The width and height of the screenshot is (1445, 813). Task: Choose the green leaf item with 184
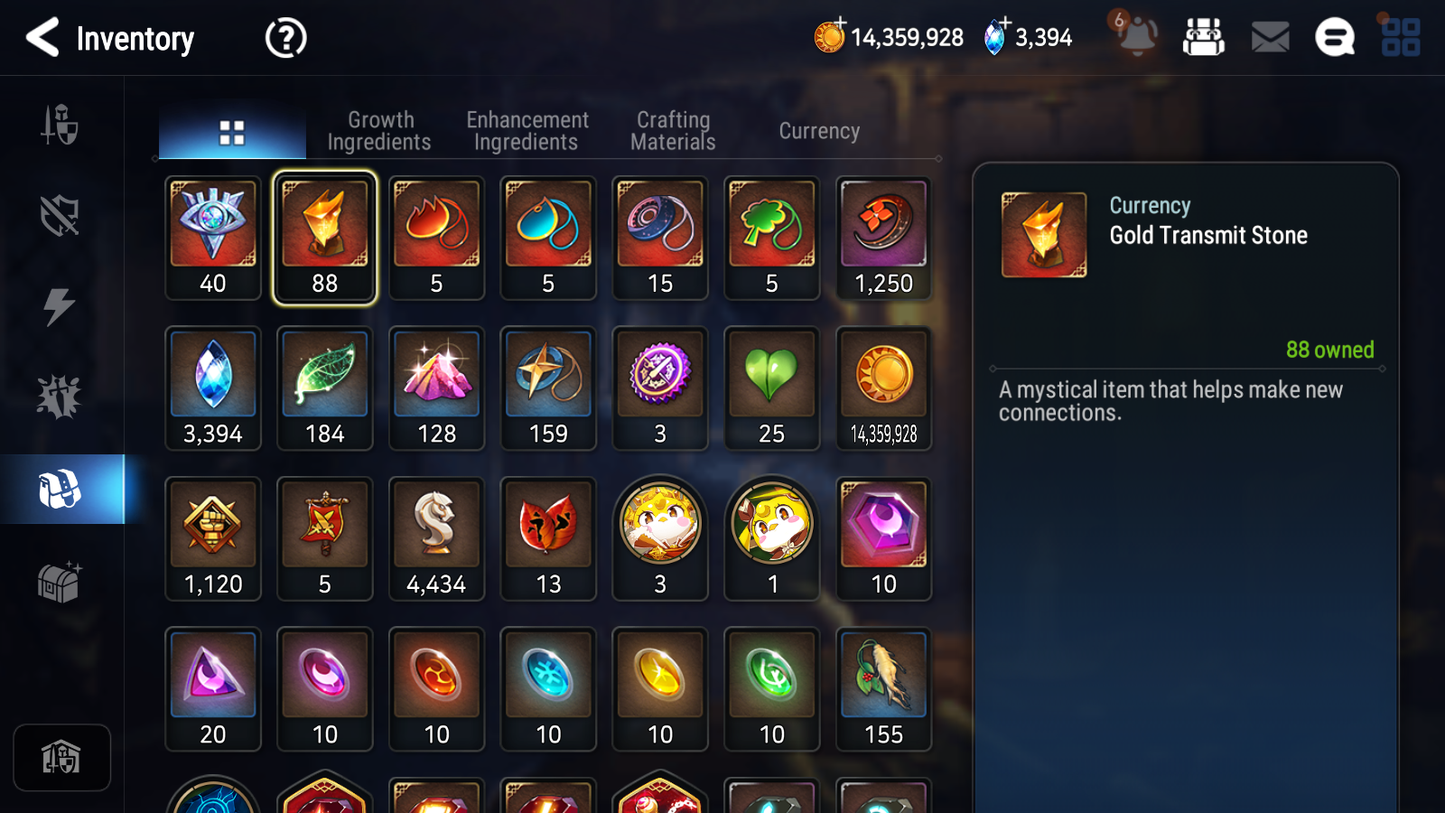pyautogui.click(x=325, y=388)
